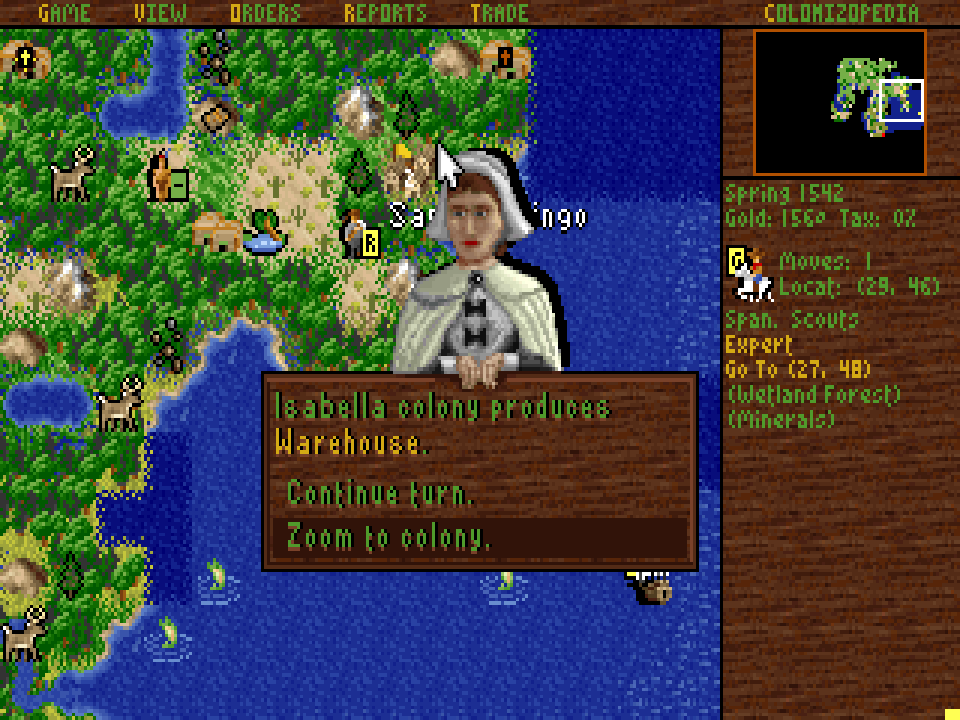Open the View menu
960x720 pixels.
pos(160,13)
